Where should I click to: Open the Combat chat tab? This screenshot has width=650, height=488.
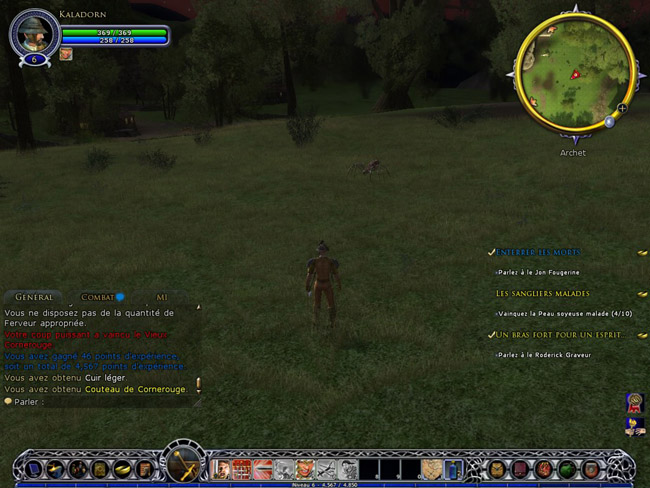[98, 297]
